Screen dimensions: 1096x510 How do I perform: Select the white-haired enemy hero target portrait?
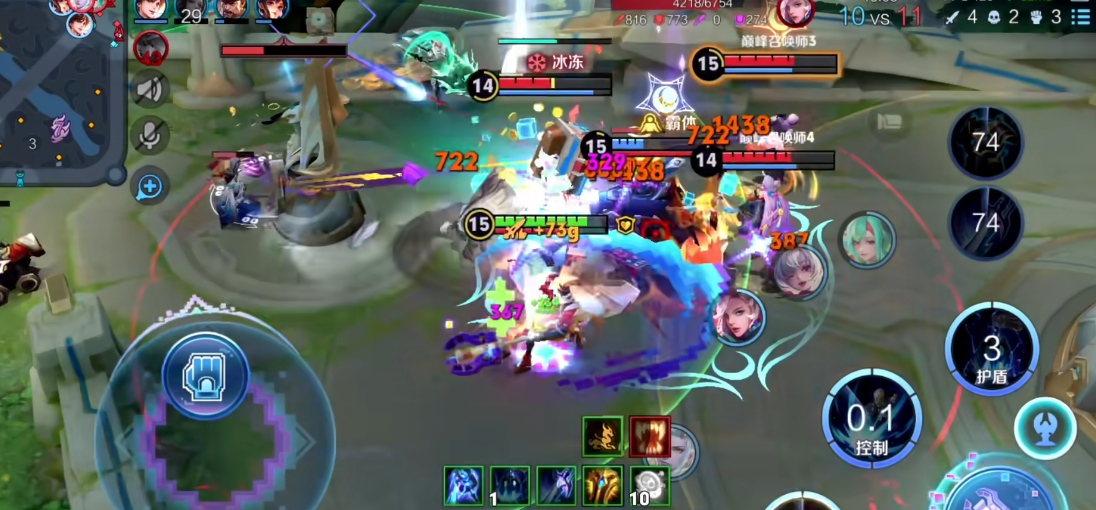(x=799, y=271)
